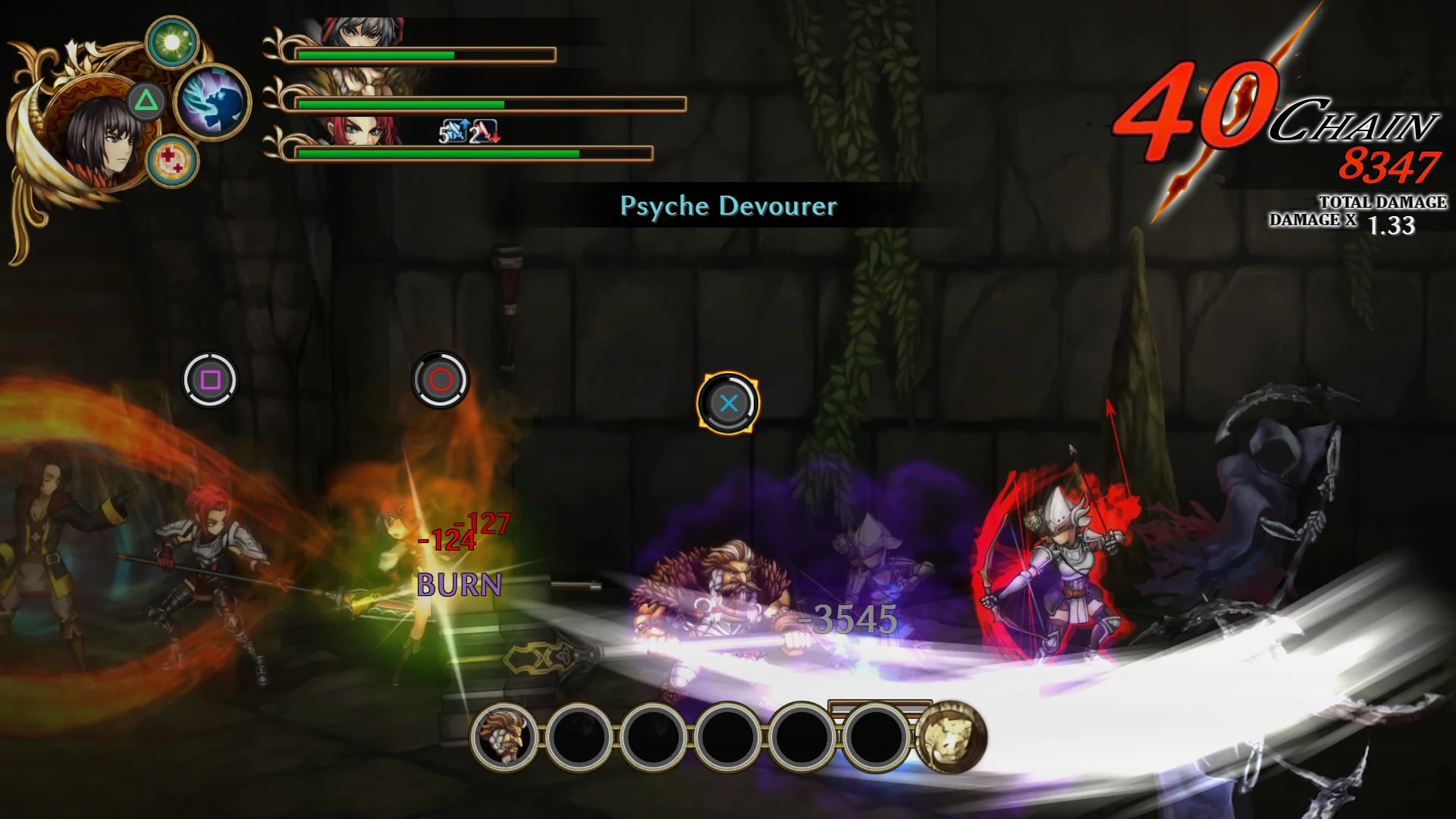1456x819 pixels.
Task: Click the bottom character's green health bar
Action: (x=436, y=153)
